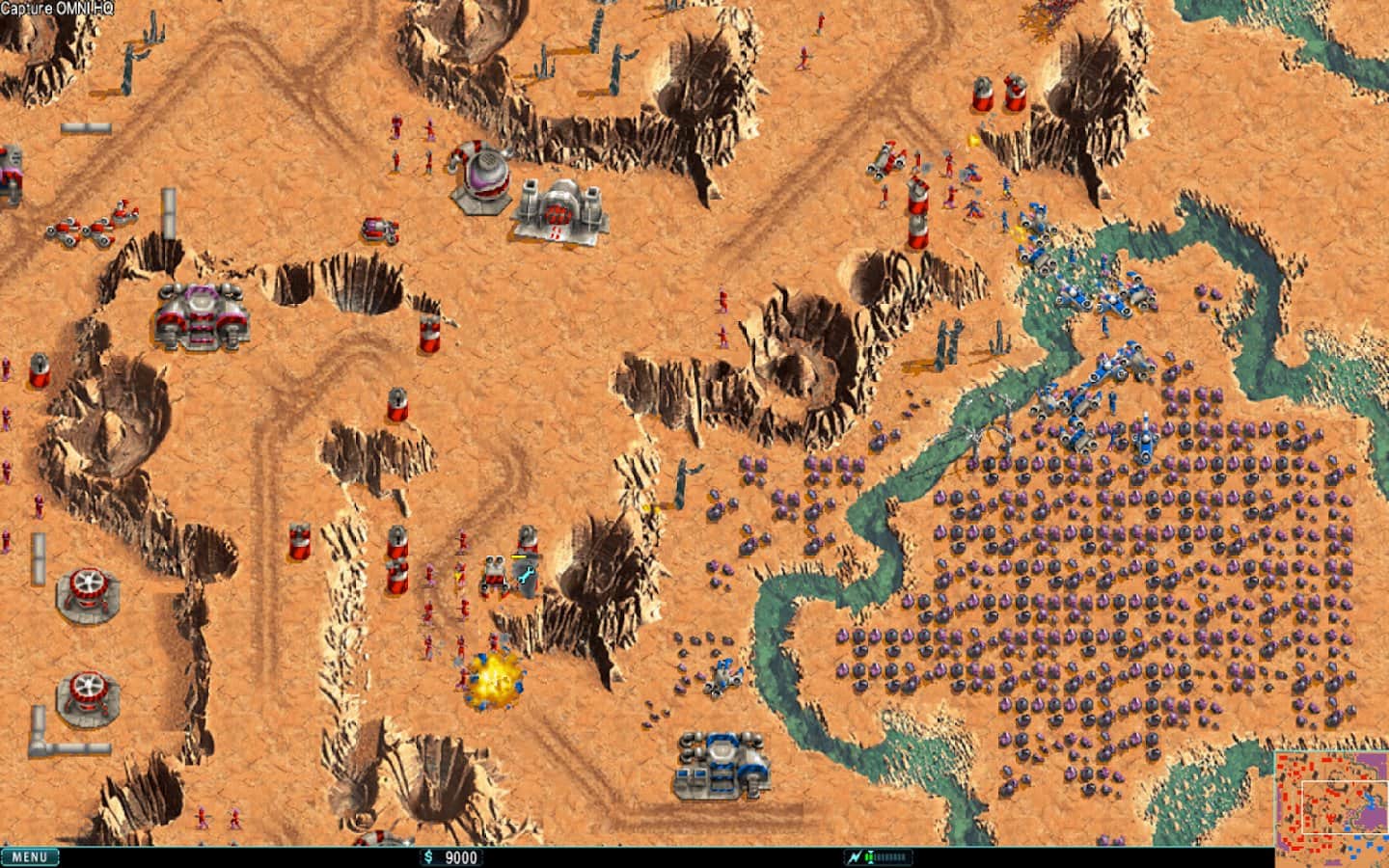Open the MENU button

pos(30,856)
